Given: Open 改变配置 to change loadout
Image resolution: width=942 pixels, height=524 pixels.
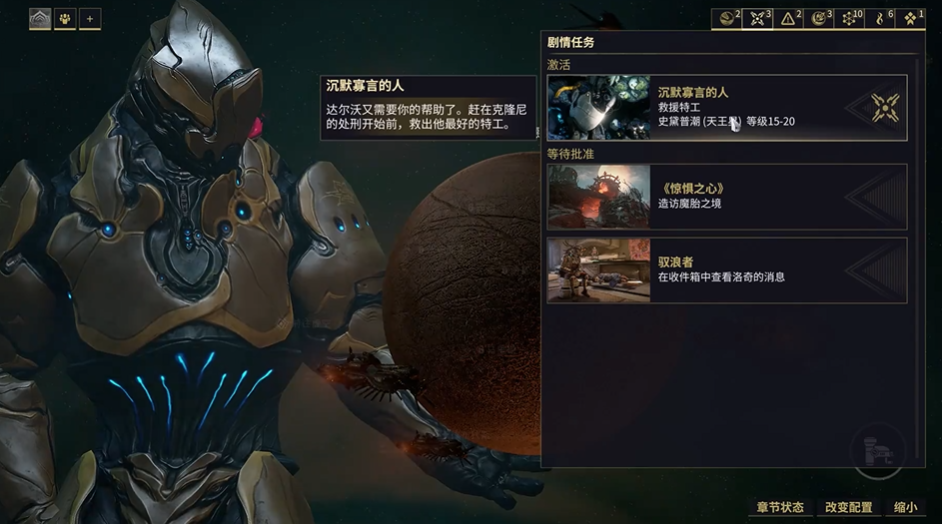Looking at the screenshot, I should pyautogui.click(x=849, y=508).
